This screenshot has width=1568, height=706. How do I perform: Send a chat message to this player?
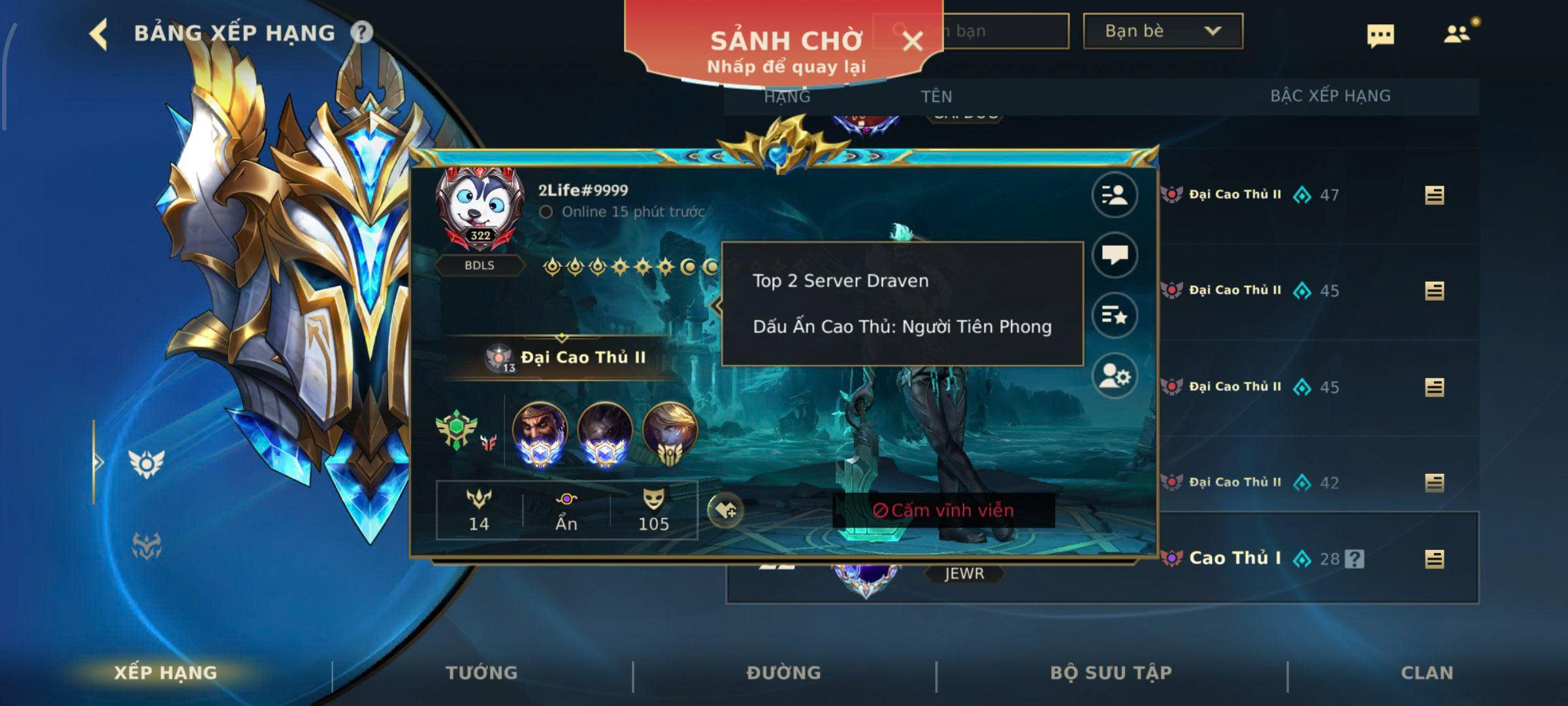pos(1115,255)
